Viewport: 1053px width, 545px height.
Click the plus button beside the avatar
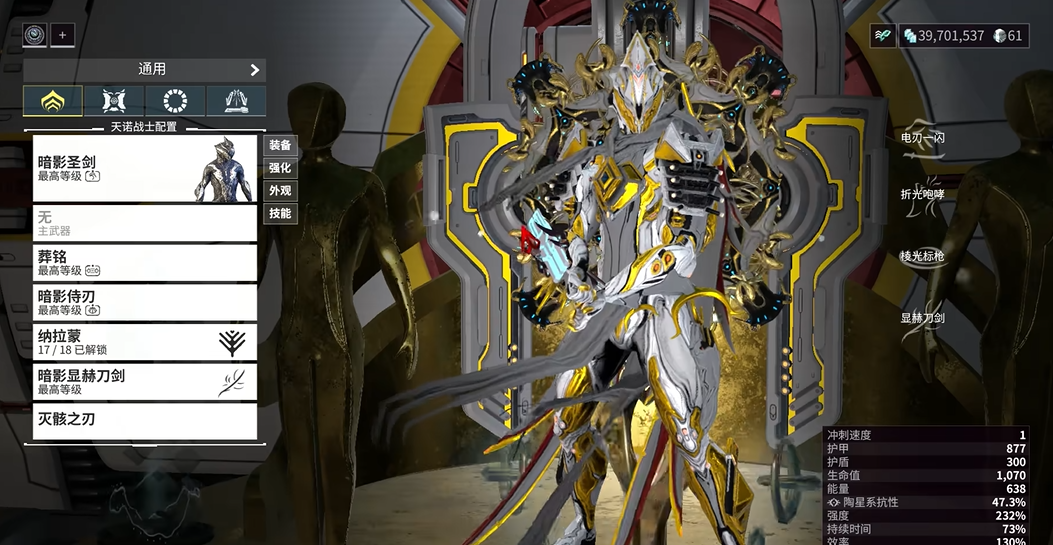[x=62, y=35]
